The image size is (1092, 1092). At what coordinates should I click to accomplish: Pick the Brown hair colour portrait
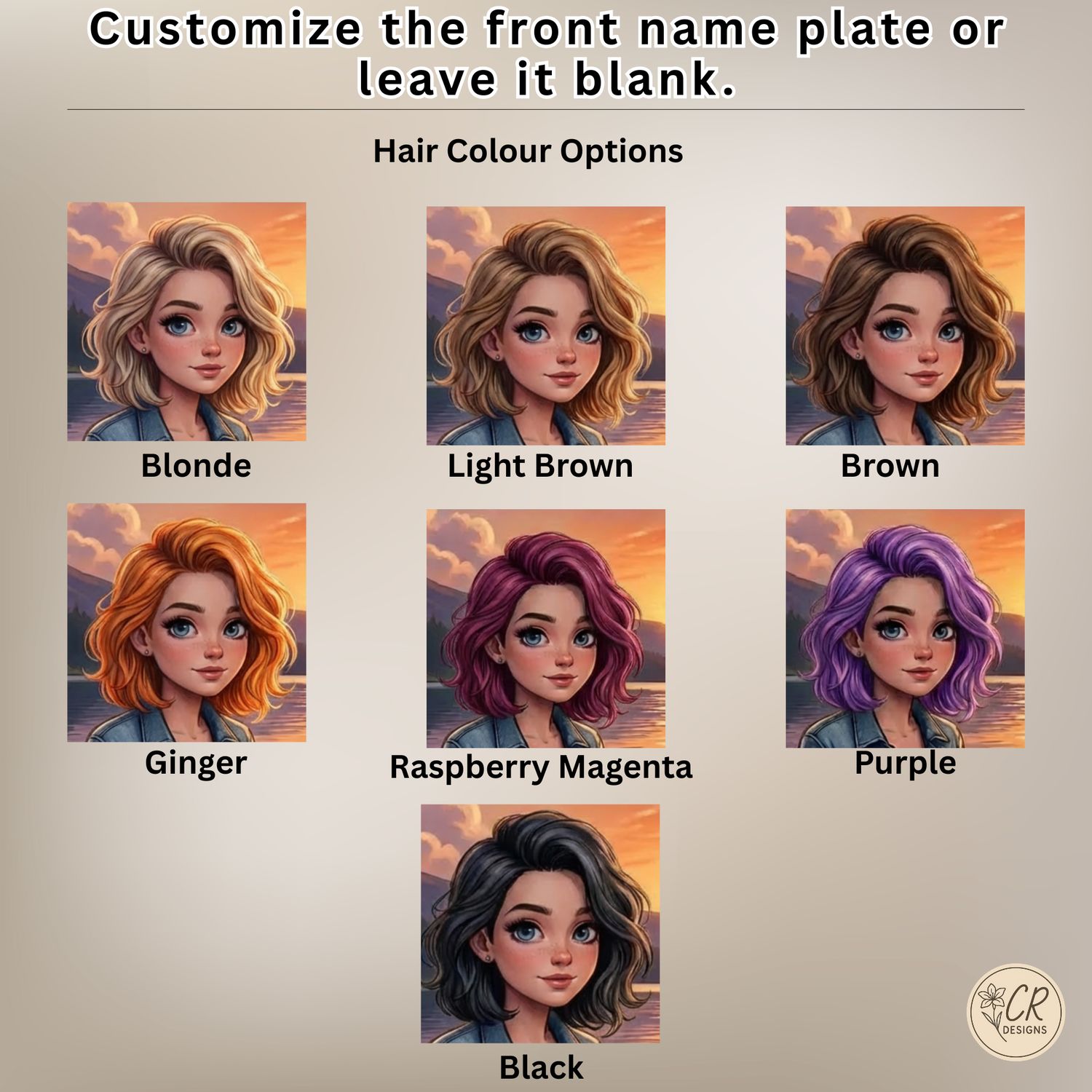coord(905,325)
